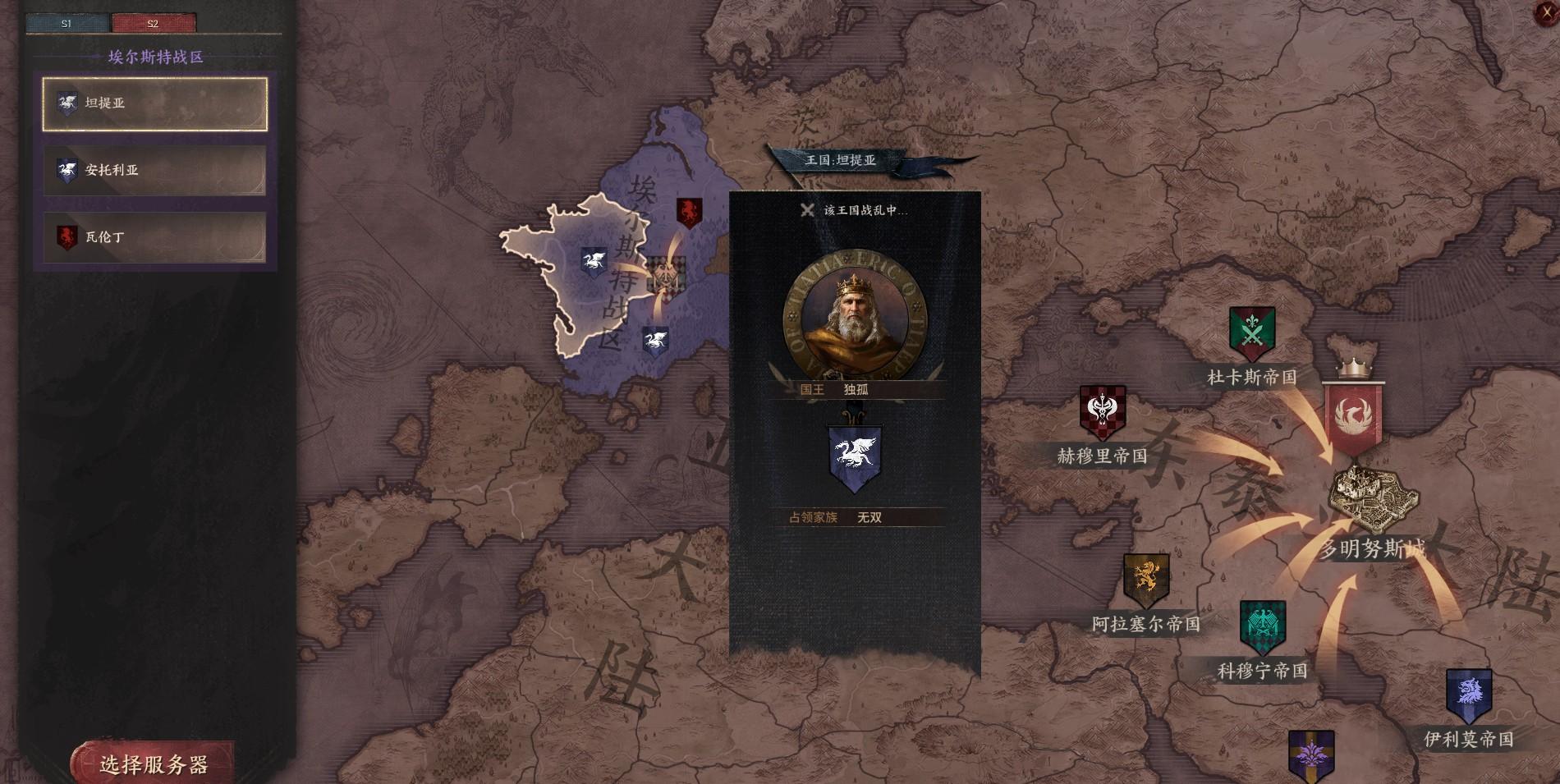
Task: Click the red lion shield map marker
Action: point(689,213)
